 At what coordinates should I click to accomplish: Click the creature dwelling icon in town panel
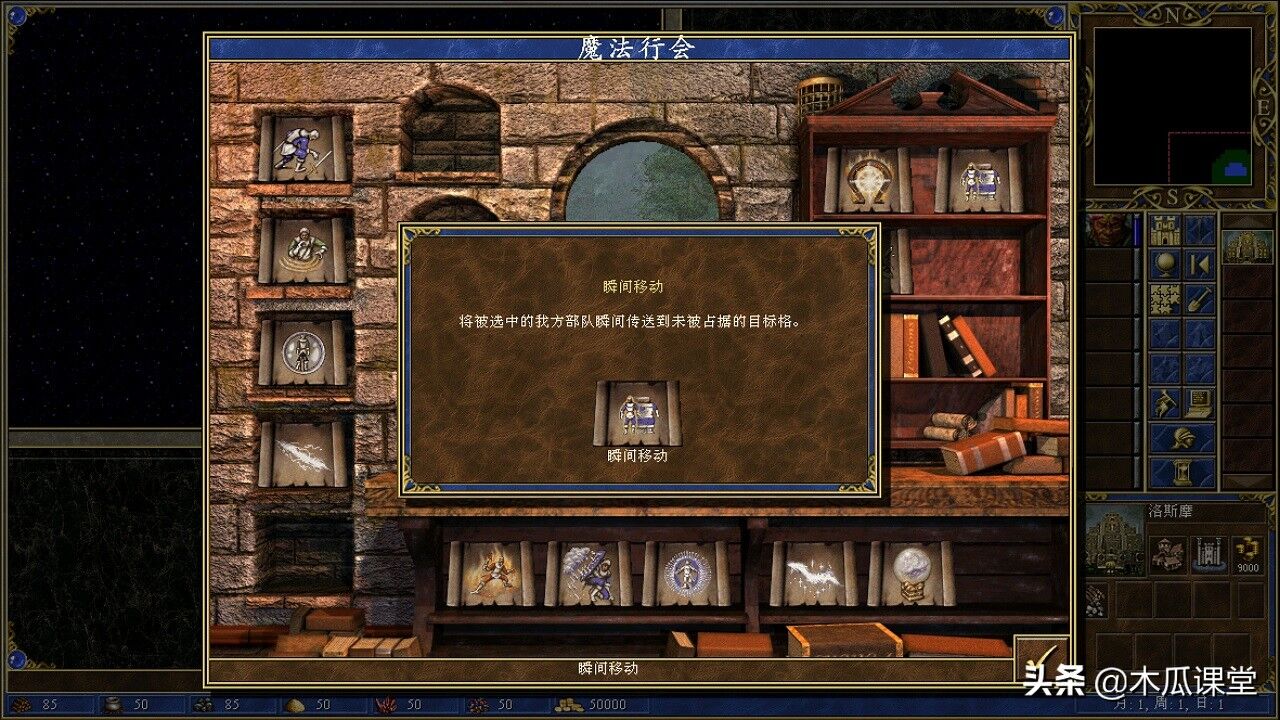(x=1168, y=554)
